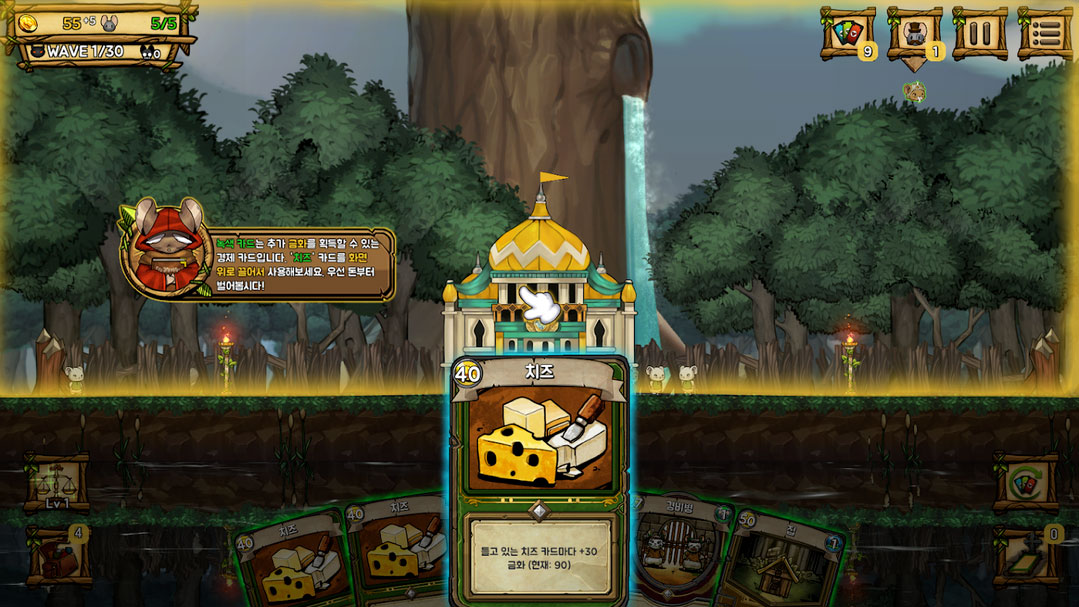The width and height of the screenshot is (1079, 607).
Task: Open the top-hat mouse hero button
Action: pos(913,34)
